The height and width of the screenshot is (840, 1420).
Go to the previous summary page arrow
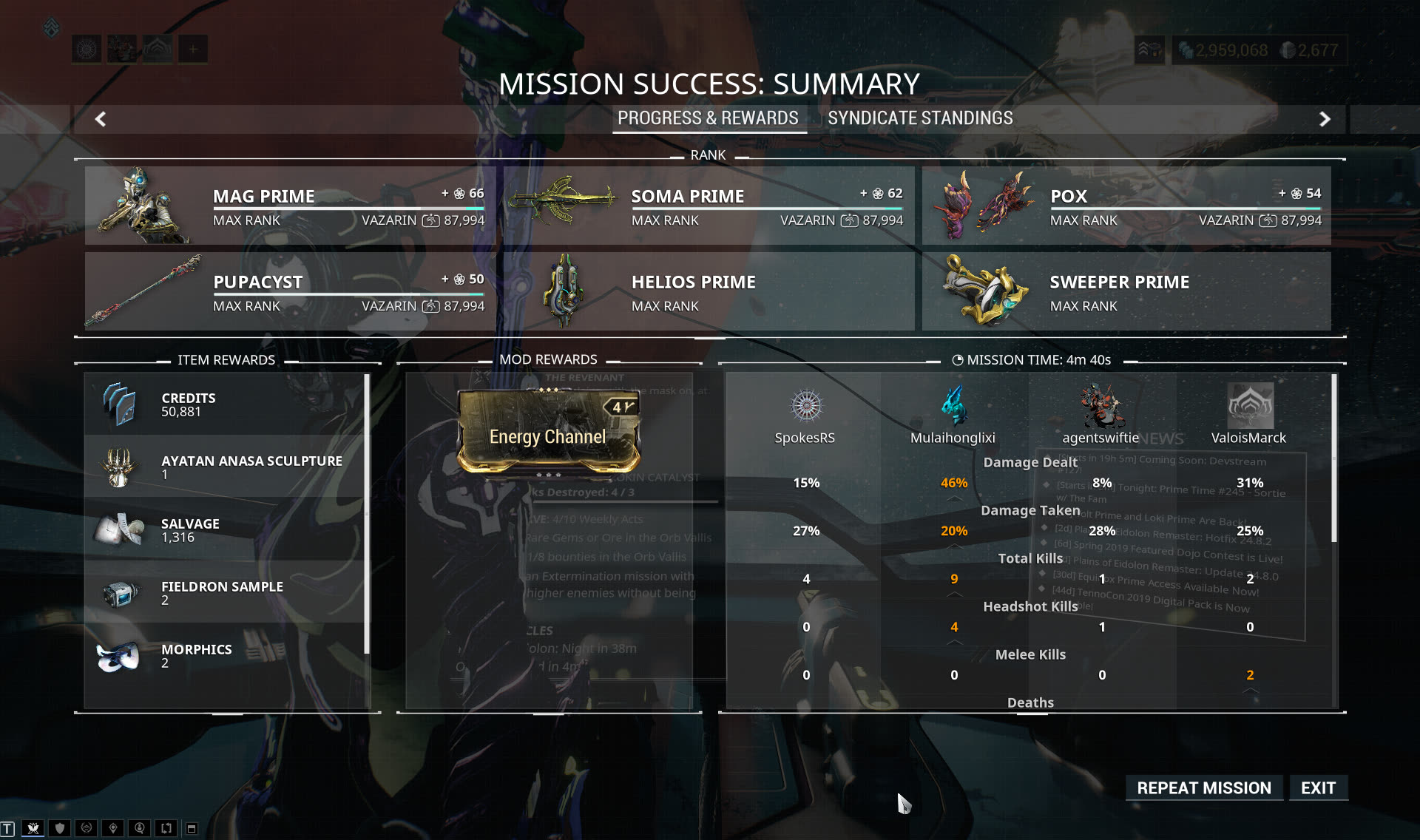(x=101, y=119)
